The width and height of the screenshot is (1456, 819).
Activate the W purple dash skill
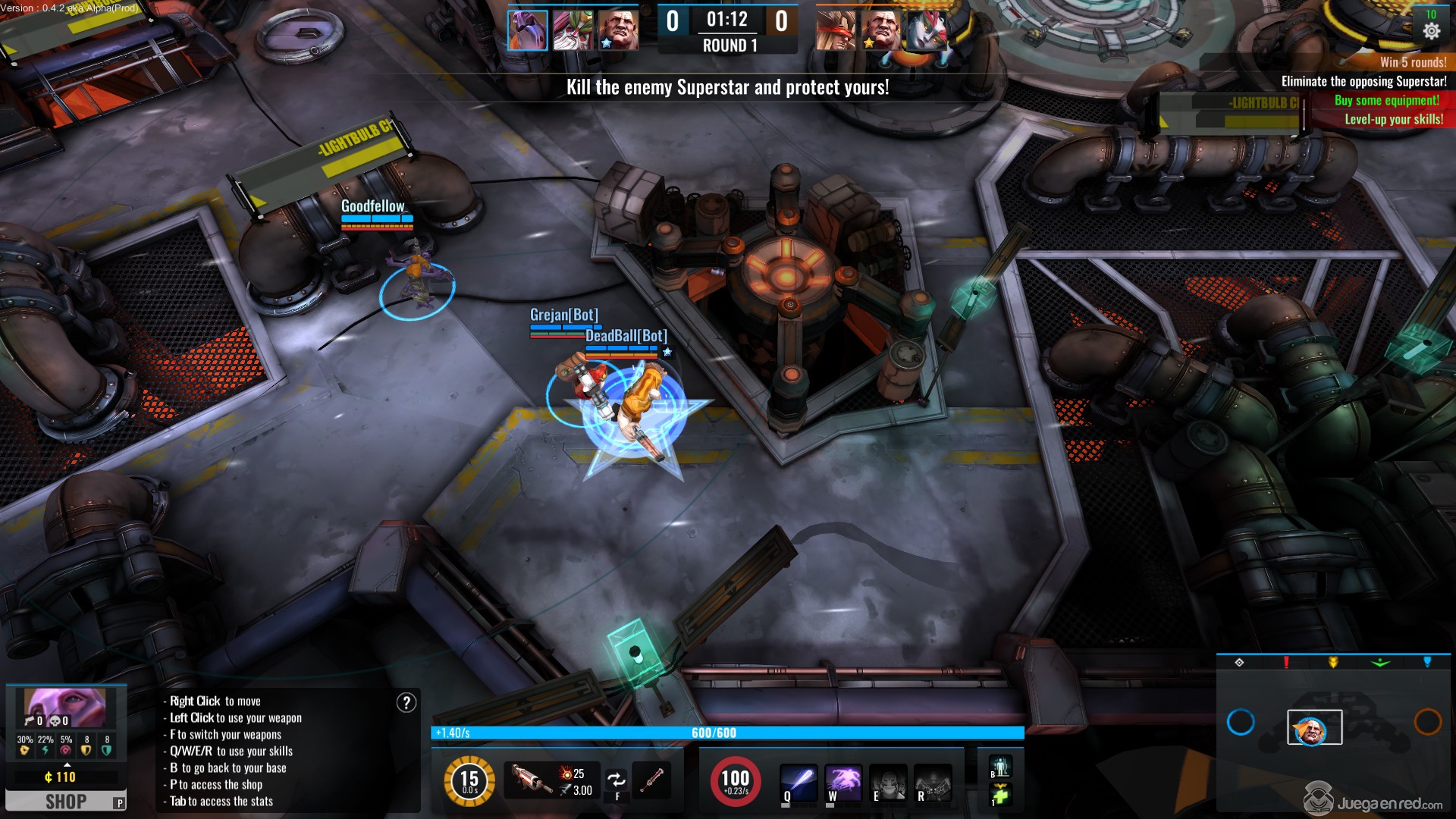(x=843, y=782)
